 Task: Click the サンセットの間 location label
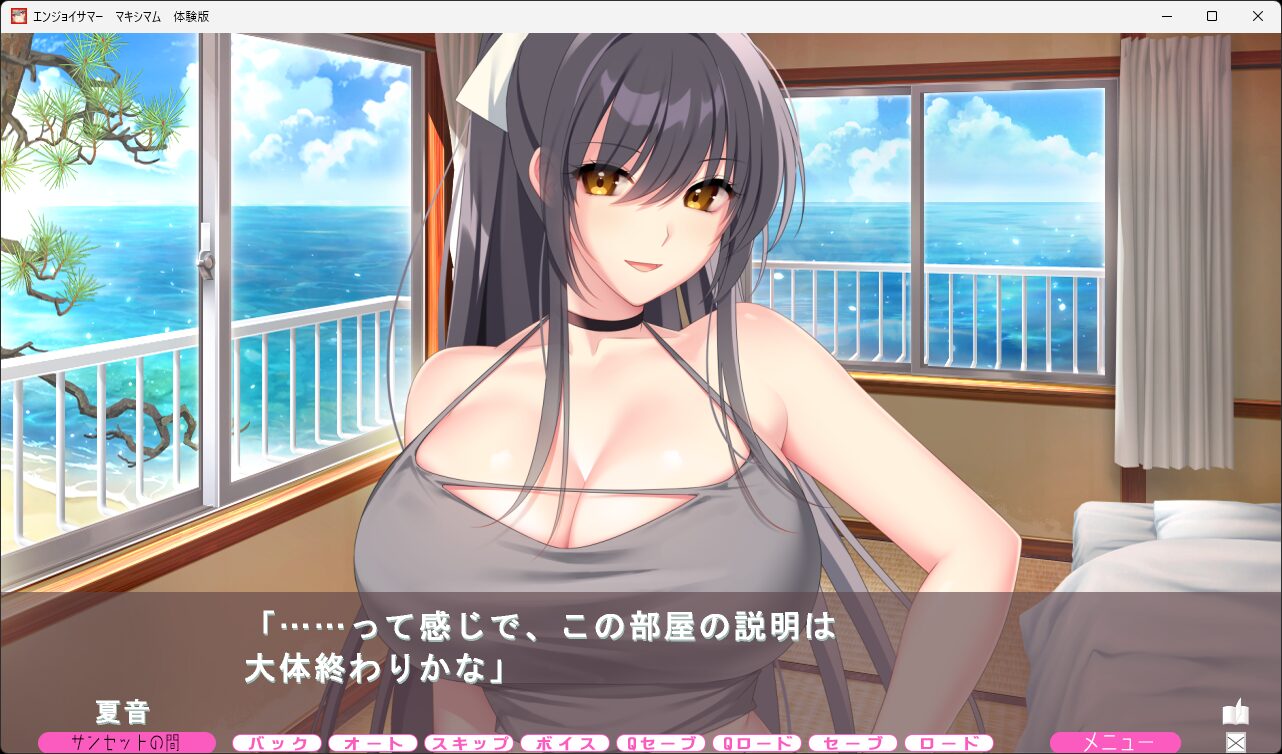(x=127, y=743)
